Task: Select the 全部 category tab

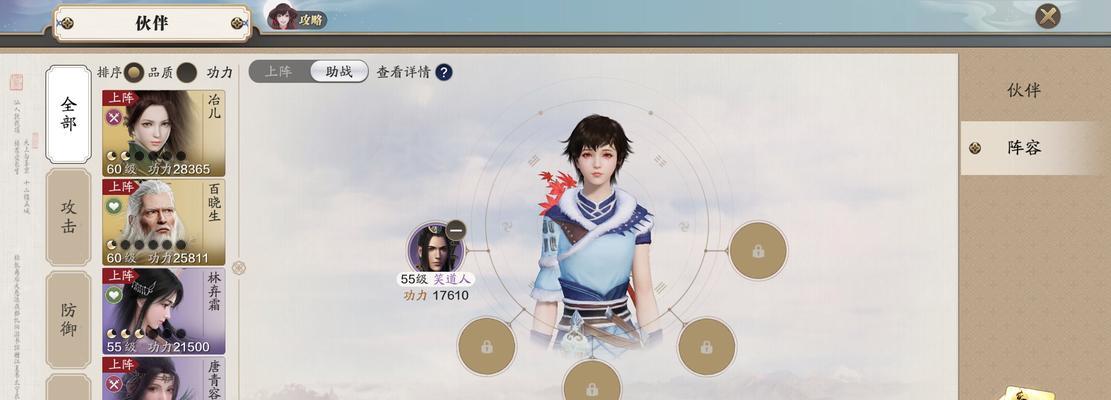Action: pos(68,114)
